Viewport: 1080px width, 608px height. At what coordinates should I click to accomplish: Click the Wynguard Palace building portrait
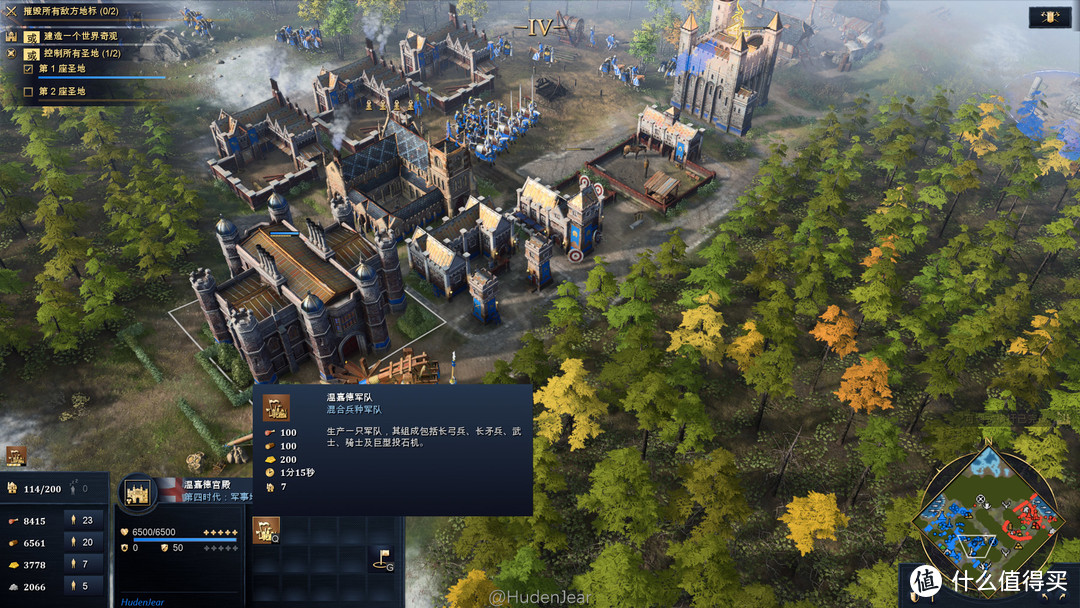click(136, 492)
